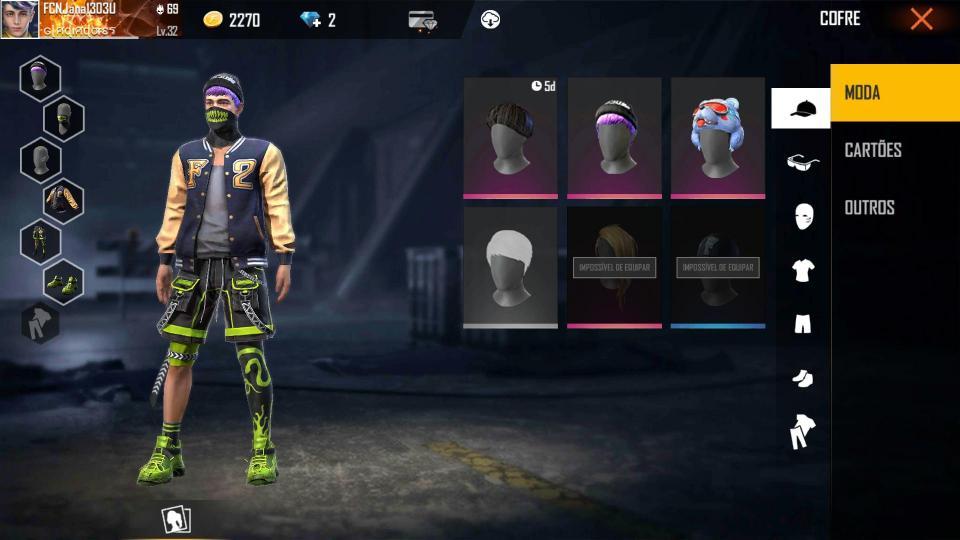This screenshot has height=540, width=960.
Task: Click the diamond currency counter
Action: point(318,20)
